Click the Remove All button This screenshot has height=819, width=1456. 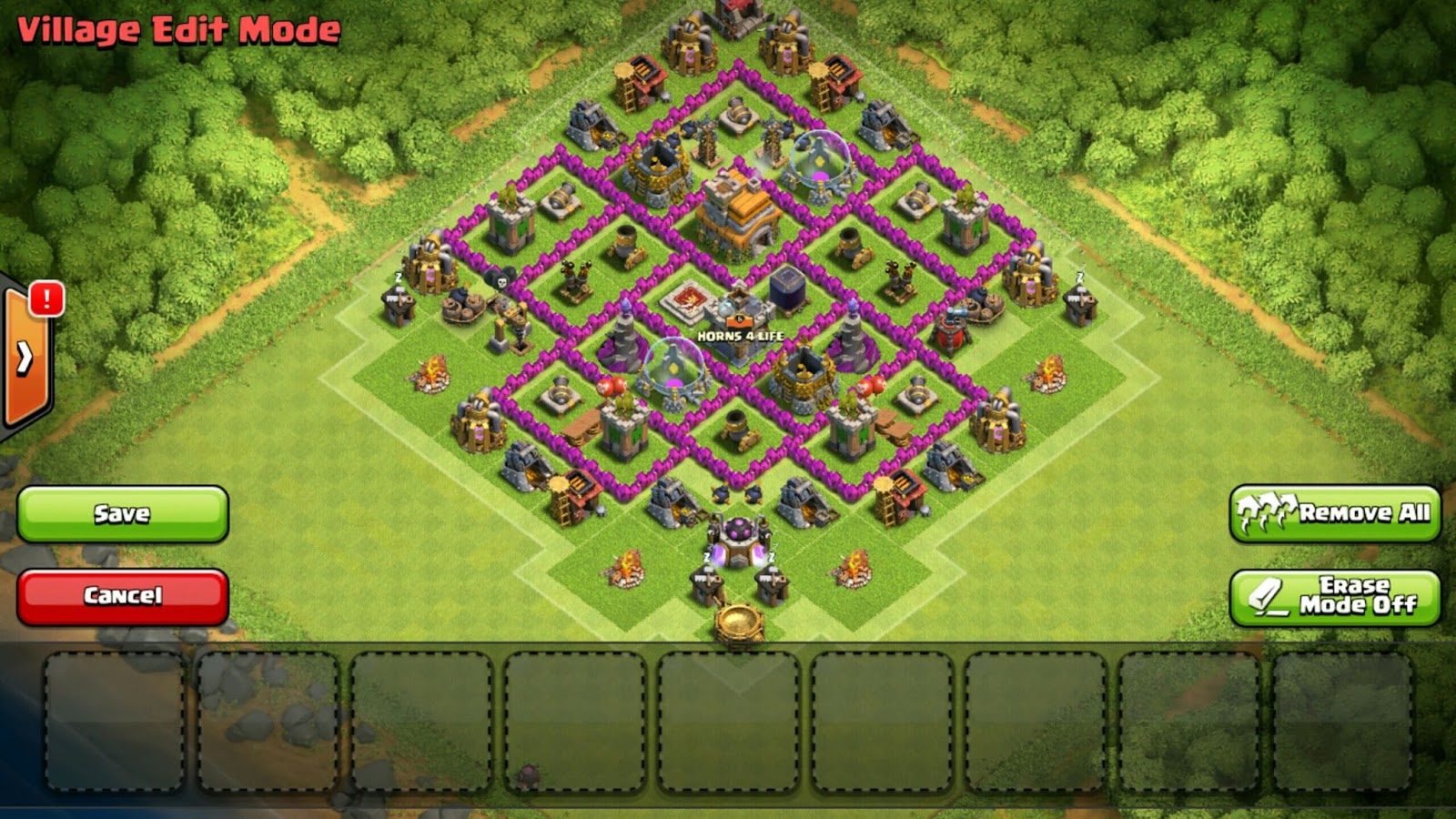click(x=1335, y=514)
